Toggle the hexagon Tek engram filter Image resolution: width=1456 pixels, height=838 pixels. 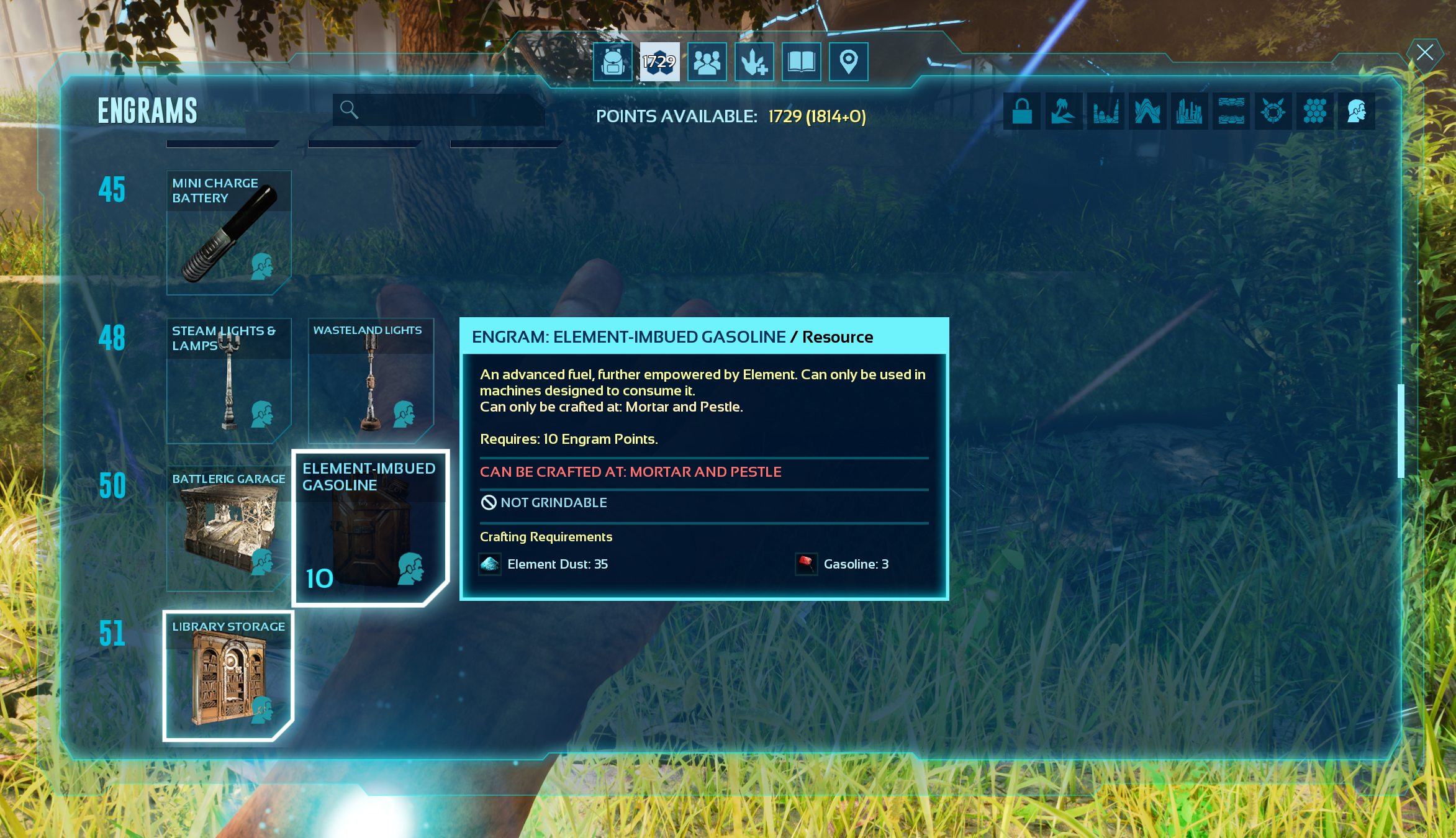1314,112
